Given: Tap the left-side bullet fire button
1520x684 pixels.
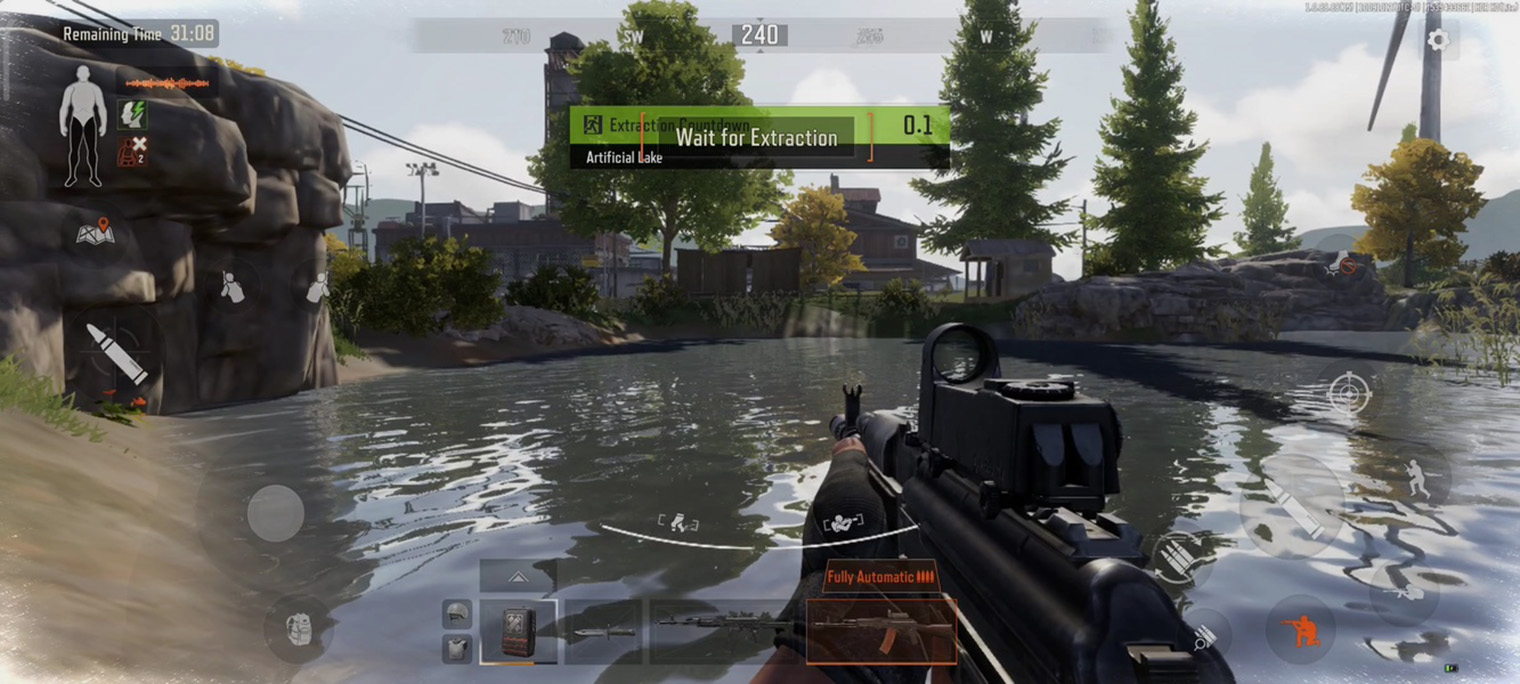Looking at the screenshot, I should pyautogui.click(x=116, y=354).
